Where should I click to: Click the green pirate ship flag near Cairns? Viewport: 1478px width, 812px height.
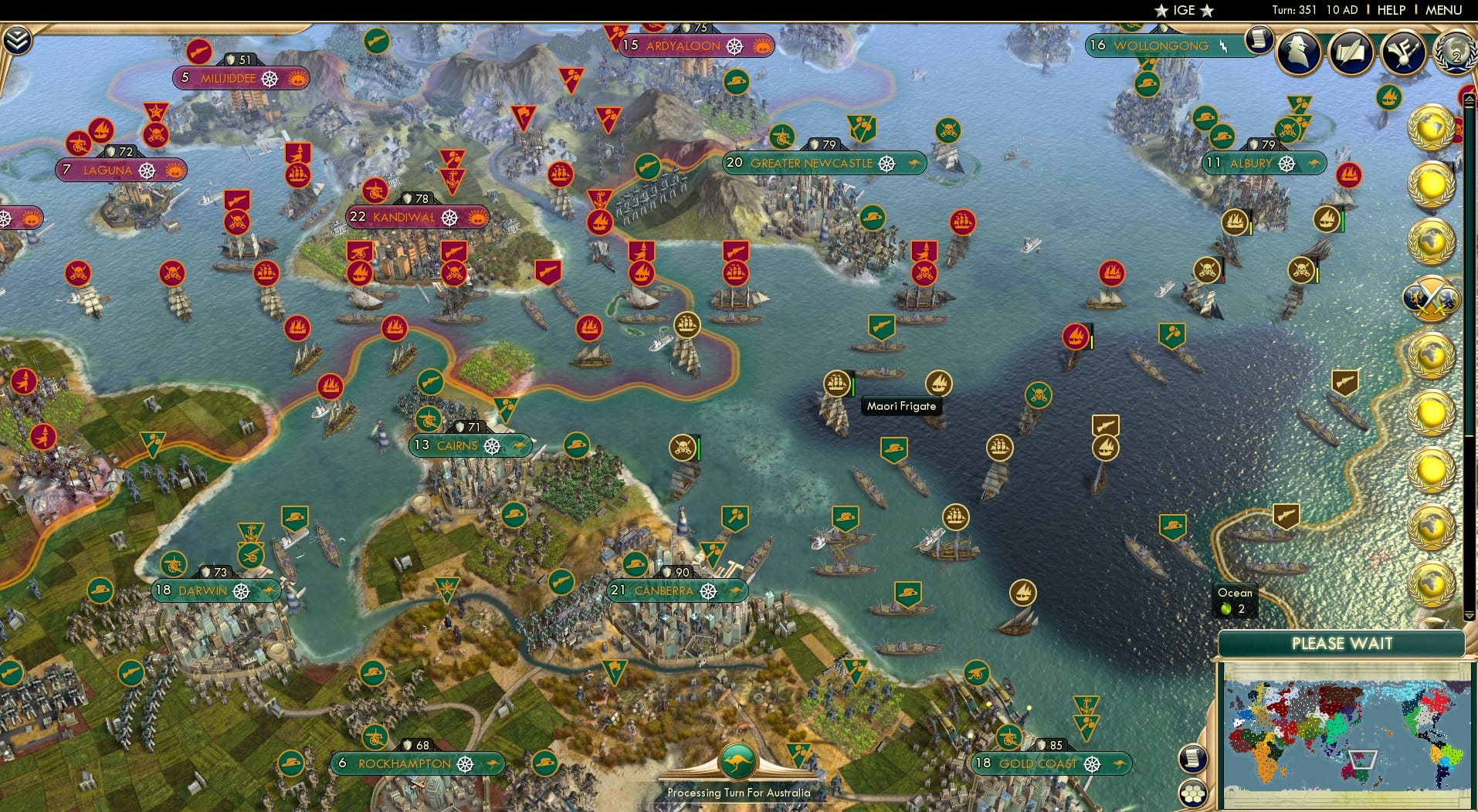[x=683, y=445]
